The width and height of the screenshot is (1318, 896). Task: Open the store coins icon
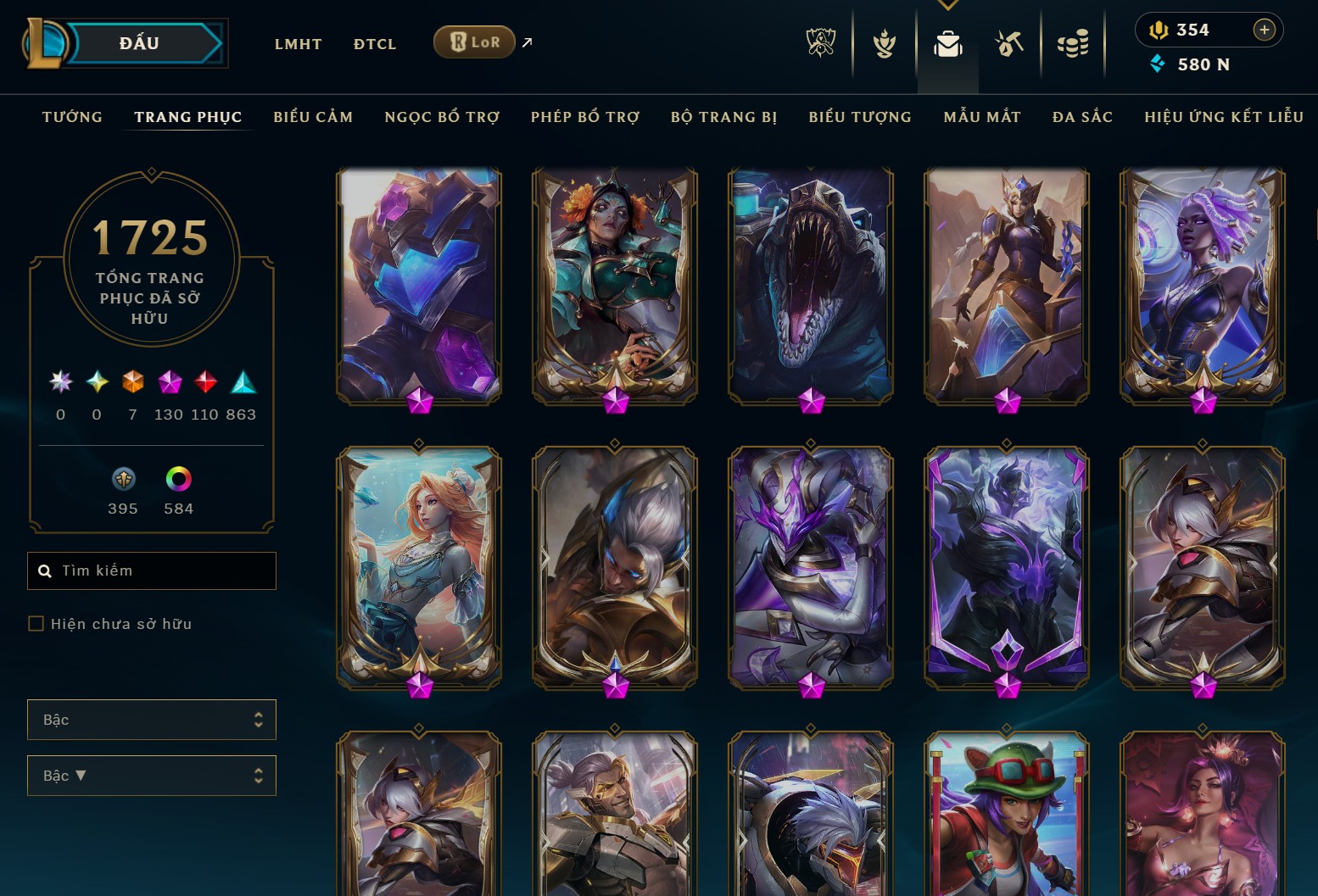1073,44
